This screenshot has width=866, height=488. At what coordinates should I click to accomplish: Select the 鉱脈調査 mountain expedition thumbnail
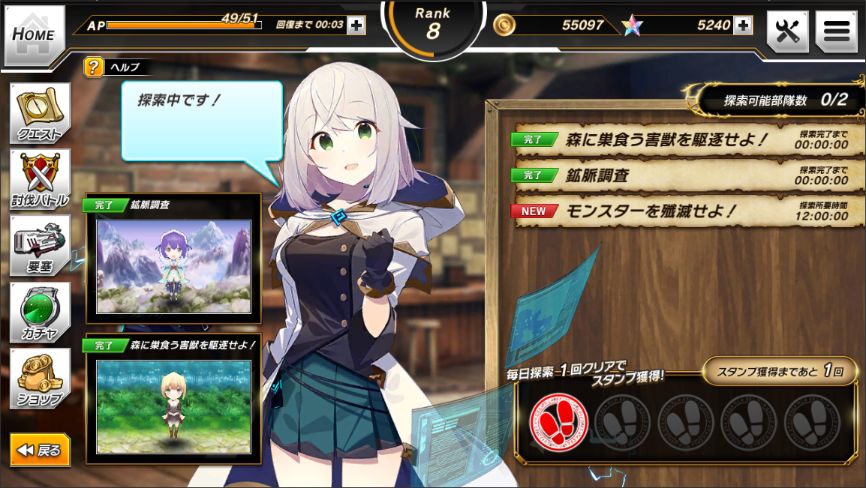point(173,265)
